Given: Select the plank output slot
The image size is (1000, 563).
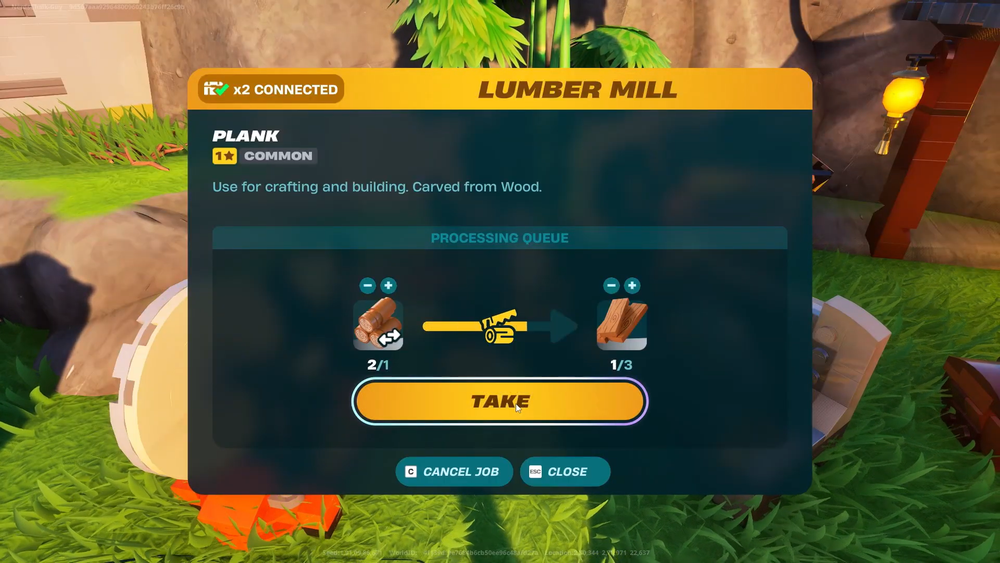Looking at the screenshot, I should tap(622, 324).
